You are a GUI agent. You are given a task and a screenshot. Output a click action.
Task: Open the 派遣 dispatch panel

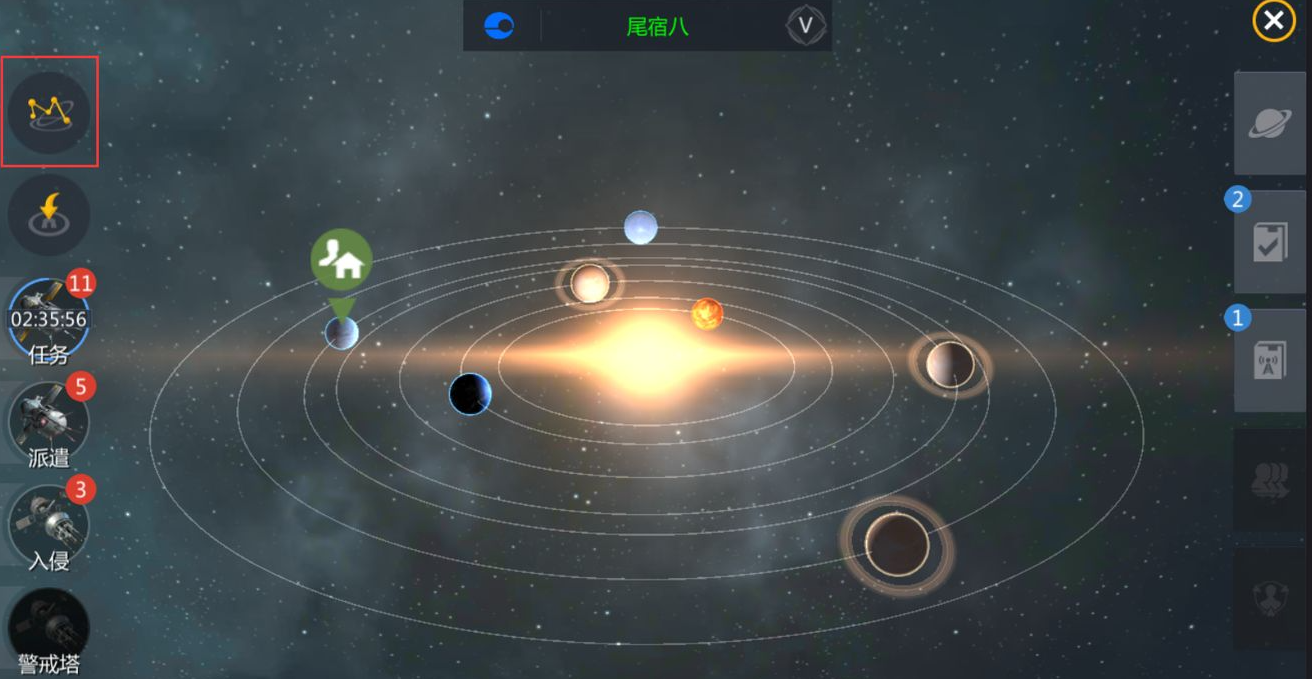pos(48,422)
